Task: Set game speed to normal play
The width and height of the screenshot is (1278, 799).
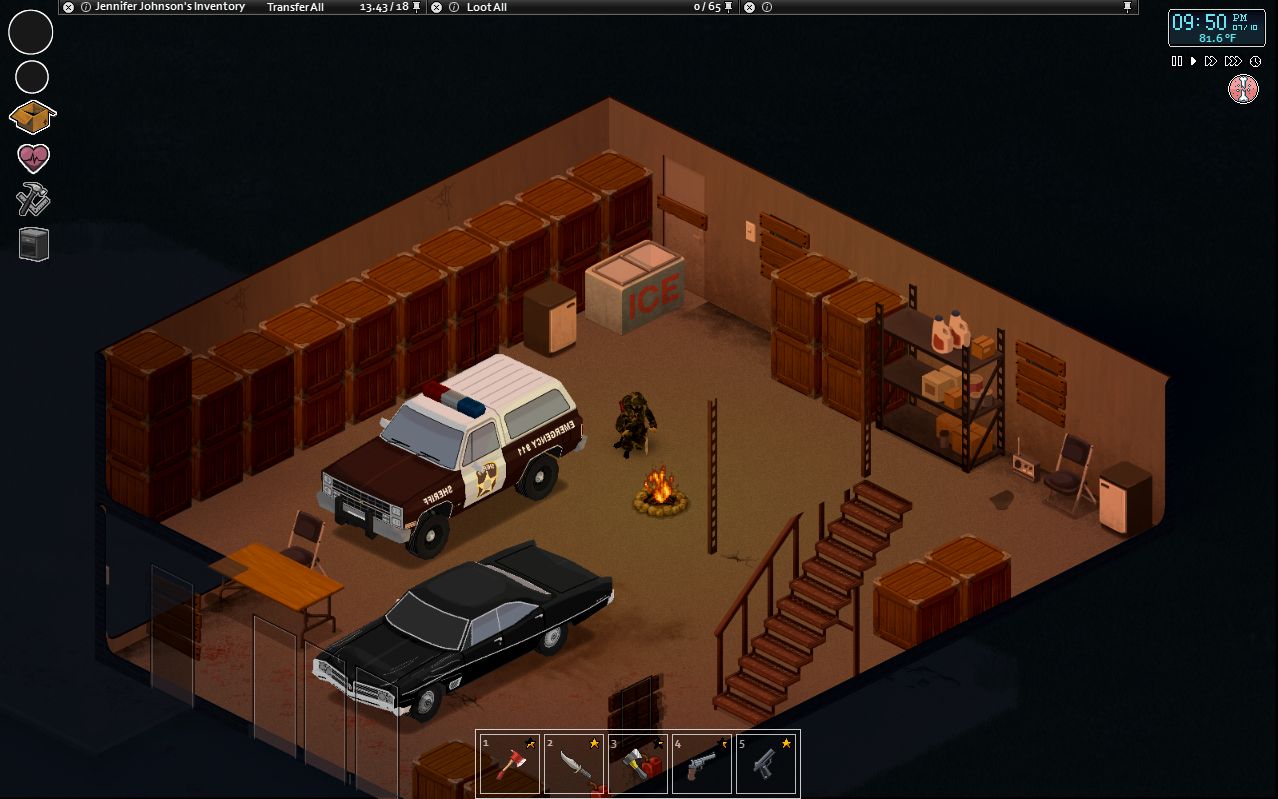Action: point(1193,61)
